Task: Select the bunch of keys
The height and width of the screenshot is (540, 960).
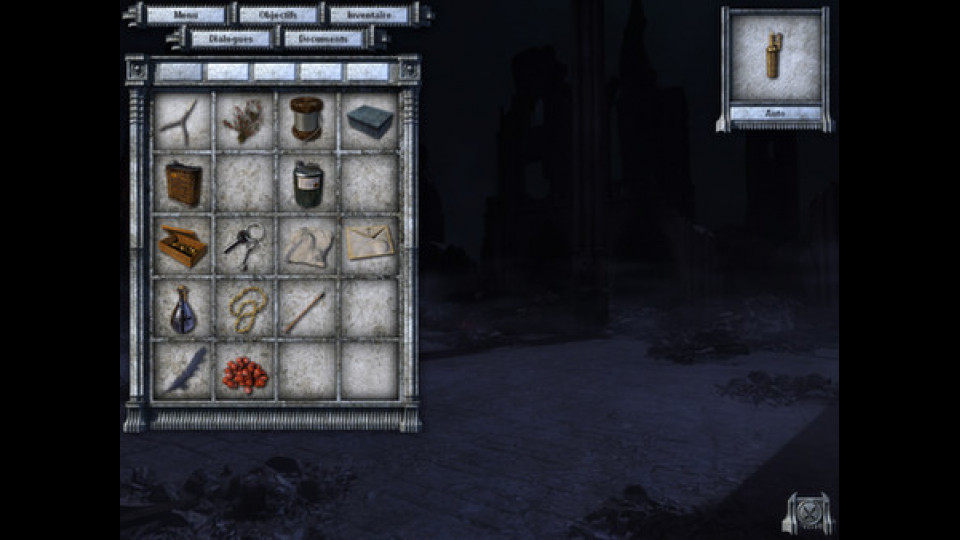Action: 243,244
